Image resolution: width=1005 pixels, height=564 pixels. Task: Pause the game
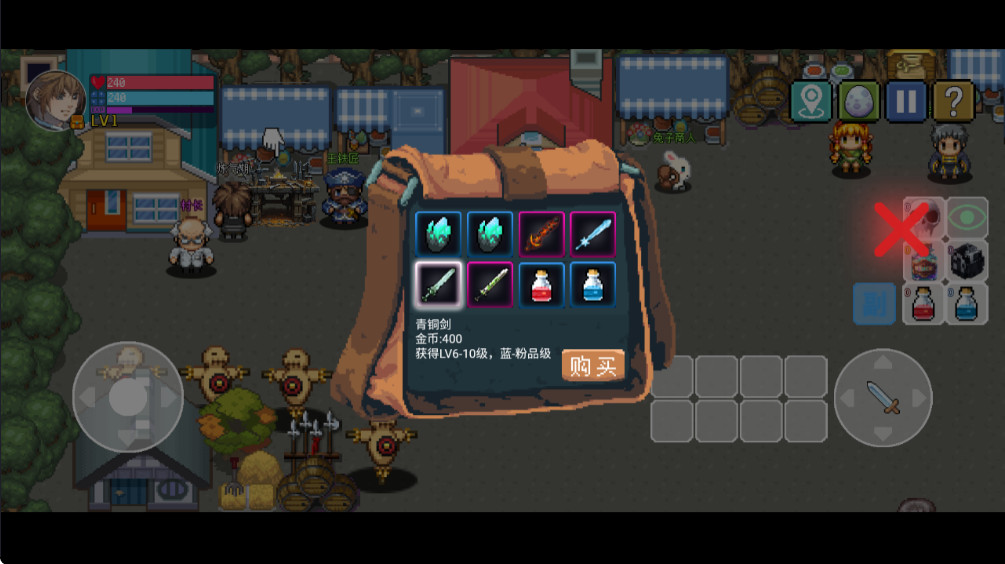(906, 102)
